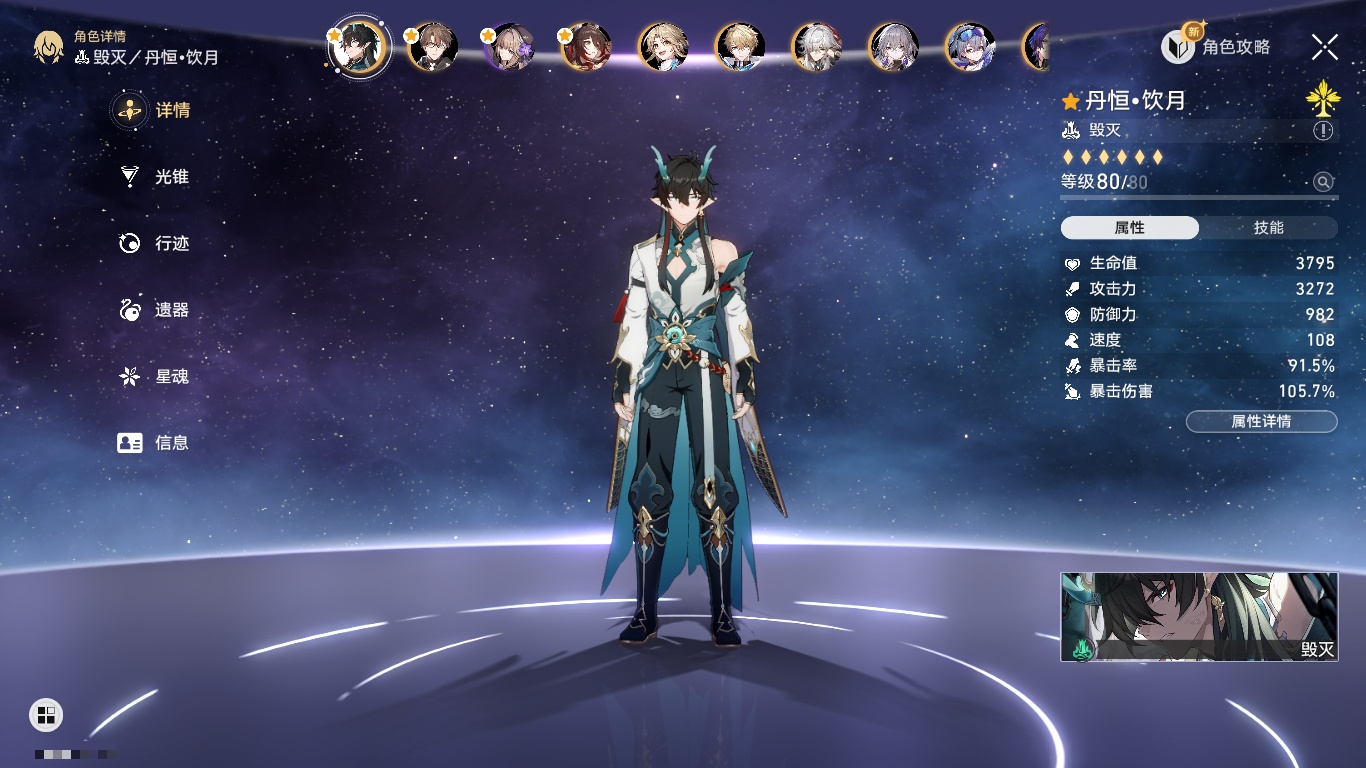The image size is (1366, 768).
Task: Select the white-haired character with red ribbon
Action: pos(817,47)
